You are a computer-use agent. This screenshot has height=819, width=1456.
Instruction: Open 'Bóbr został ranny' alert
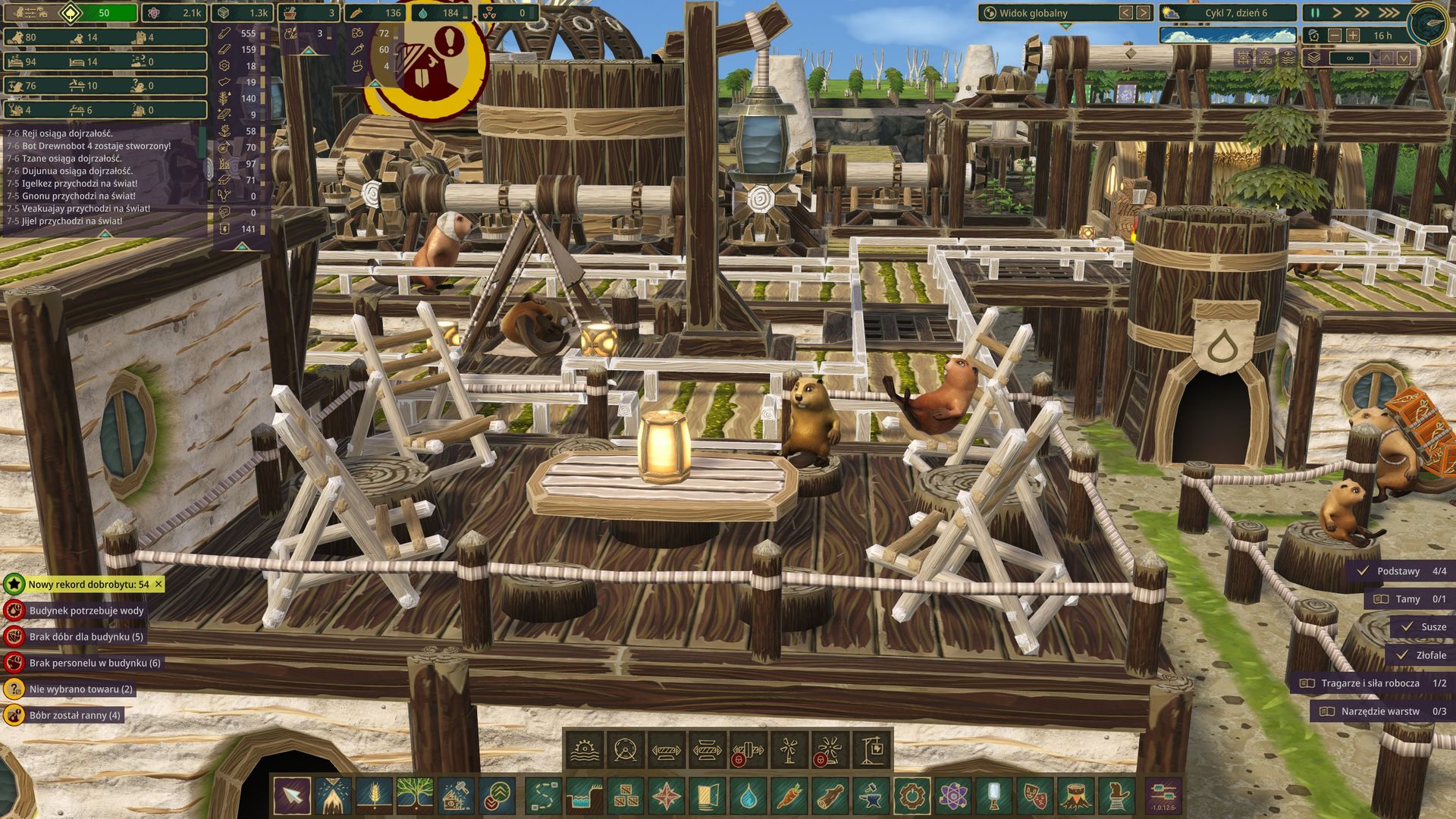tap(74, 715)
